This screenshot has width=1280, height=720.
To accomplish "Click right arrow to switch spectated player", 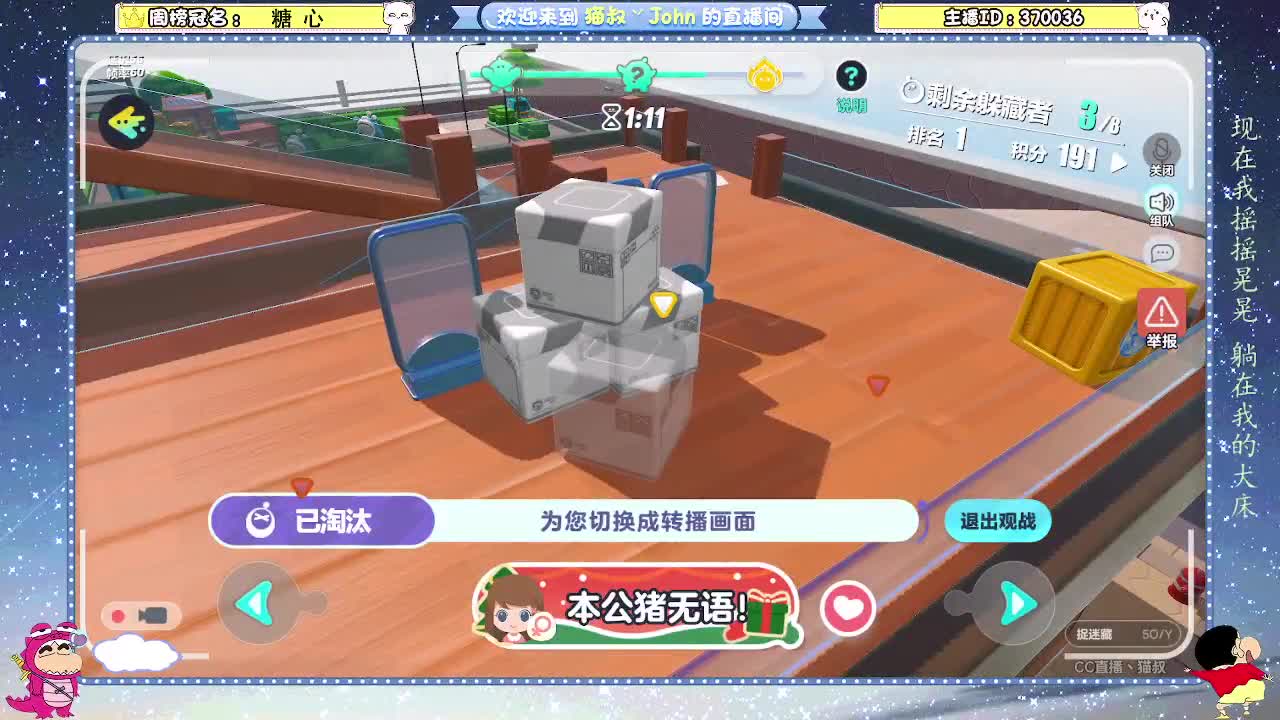I will [x=1017, y=603].
